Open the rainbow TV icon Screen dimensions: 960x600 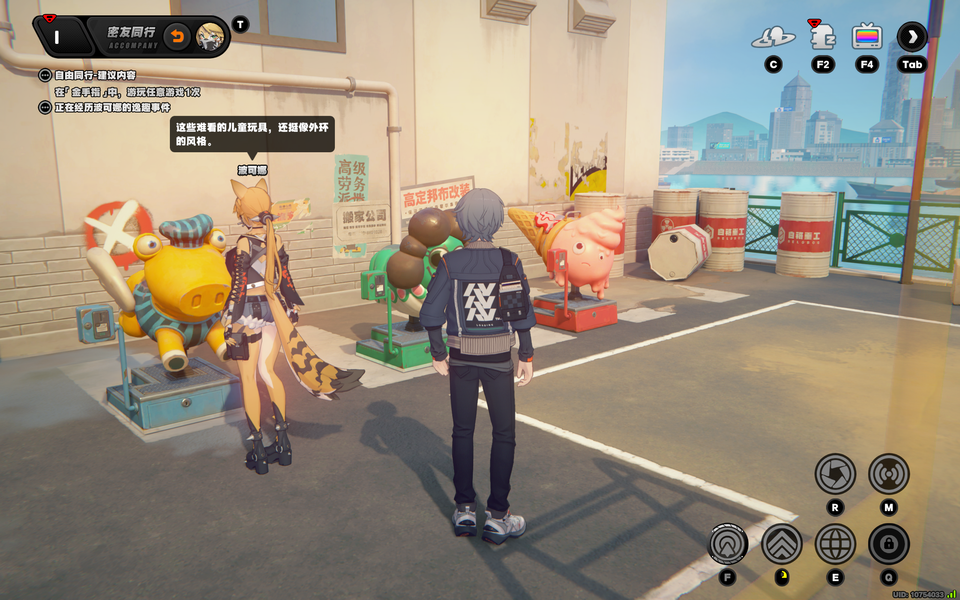pos(867,38)
